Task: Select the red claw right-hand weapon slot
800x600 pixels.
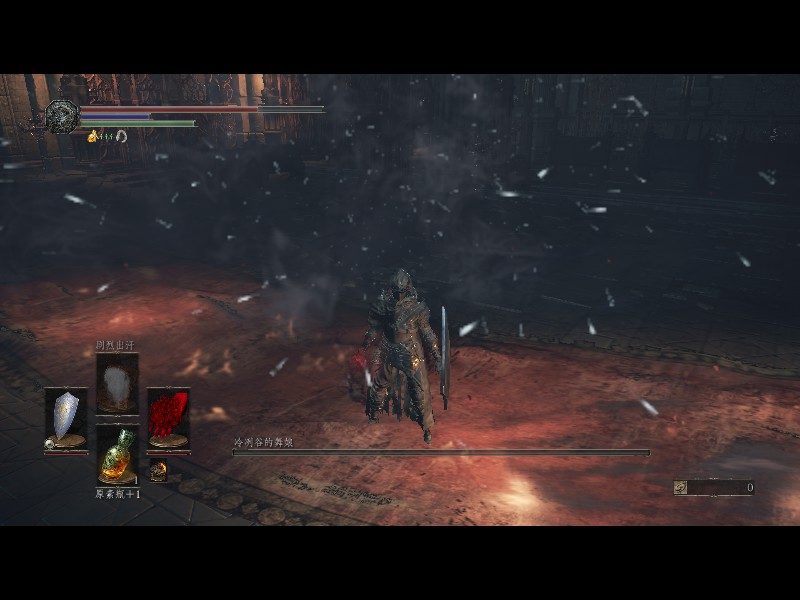Action: click(x=168, y=417)
